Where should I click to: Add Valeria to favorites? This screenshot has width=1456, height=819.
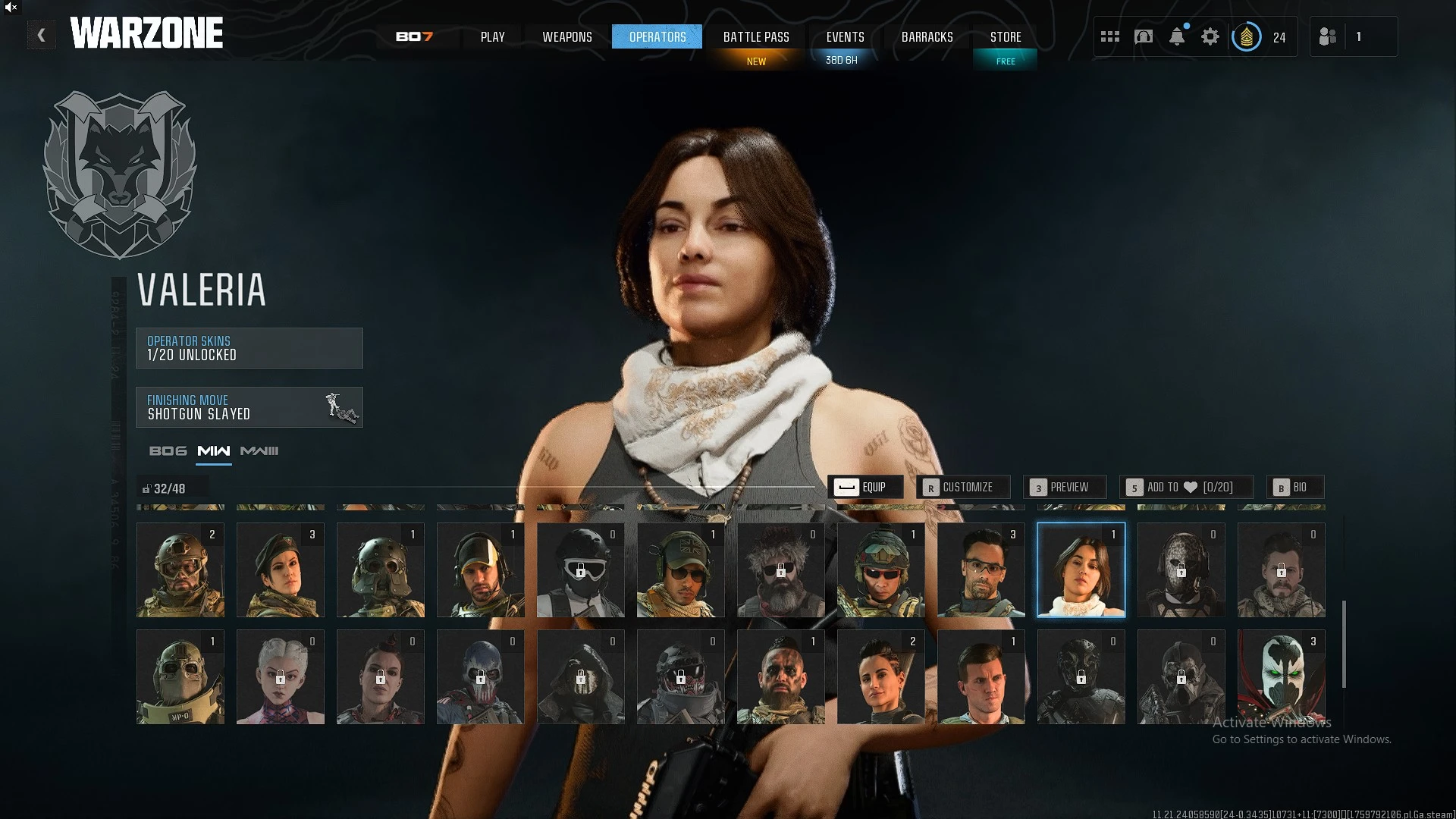coord(1186,487)
